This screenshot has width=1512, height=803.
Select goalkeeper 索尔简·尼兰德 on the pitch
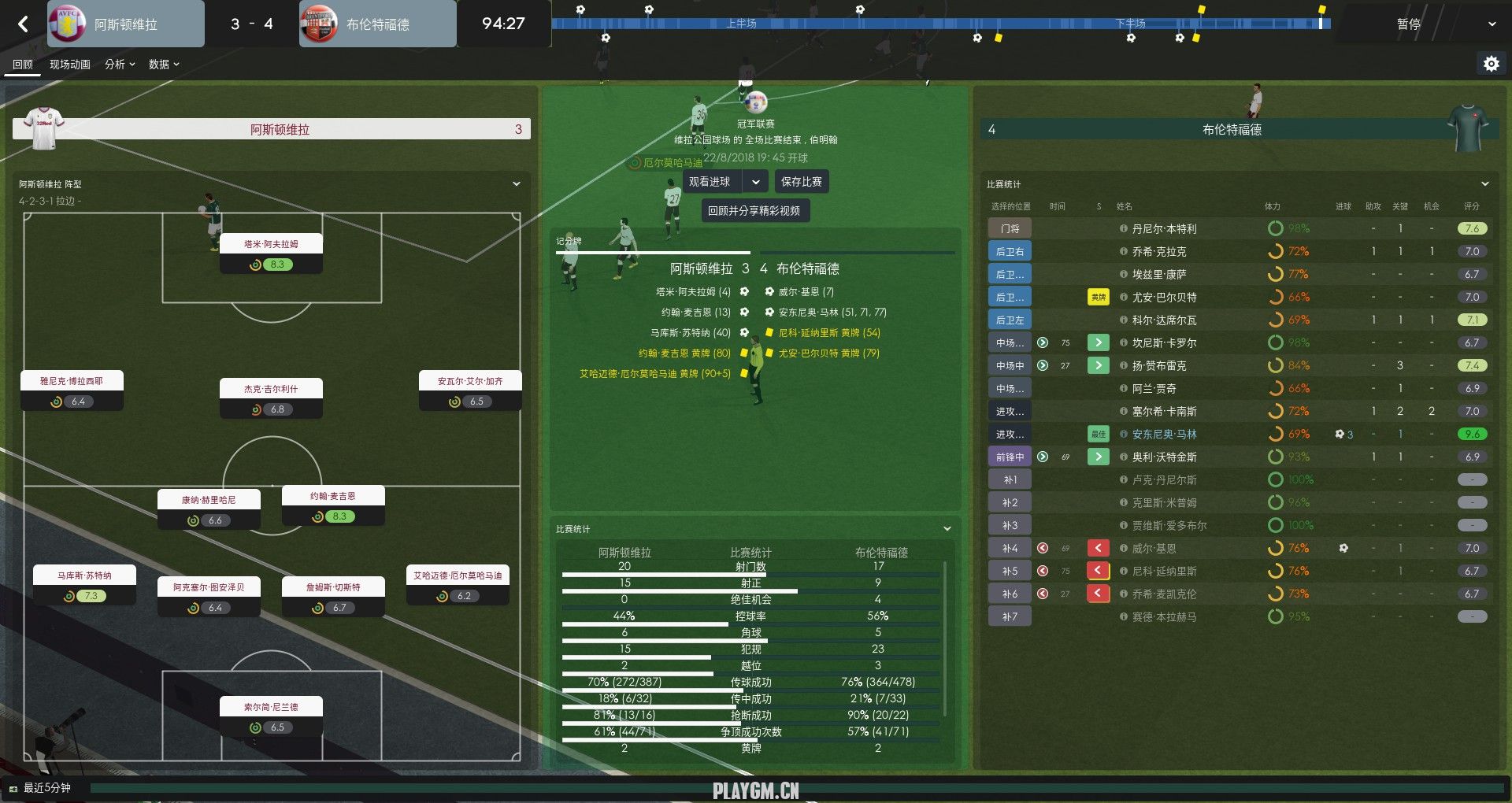click(271, 707)
